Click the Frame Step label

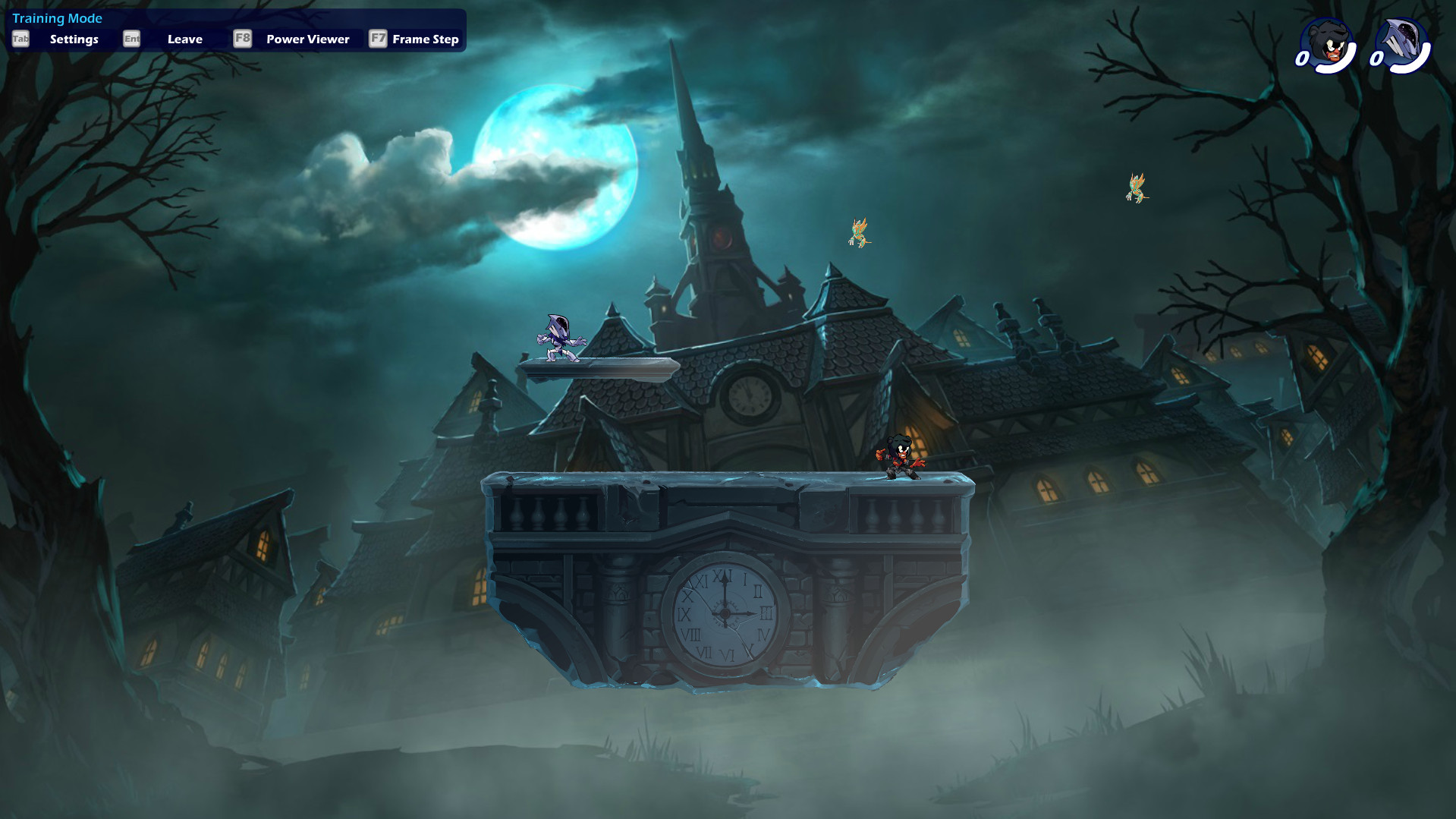424,39
